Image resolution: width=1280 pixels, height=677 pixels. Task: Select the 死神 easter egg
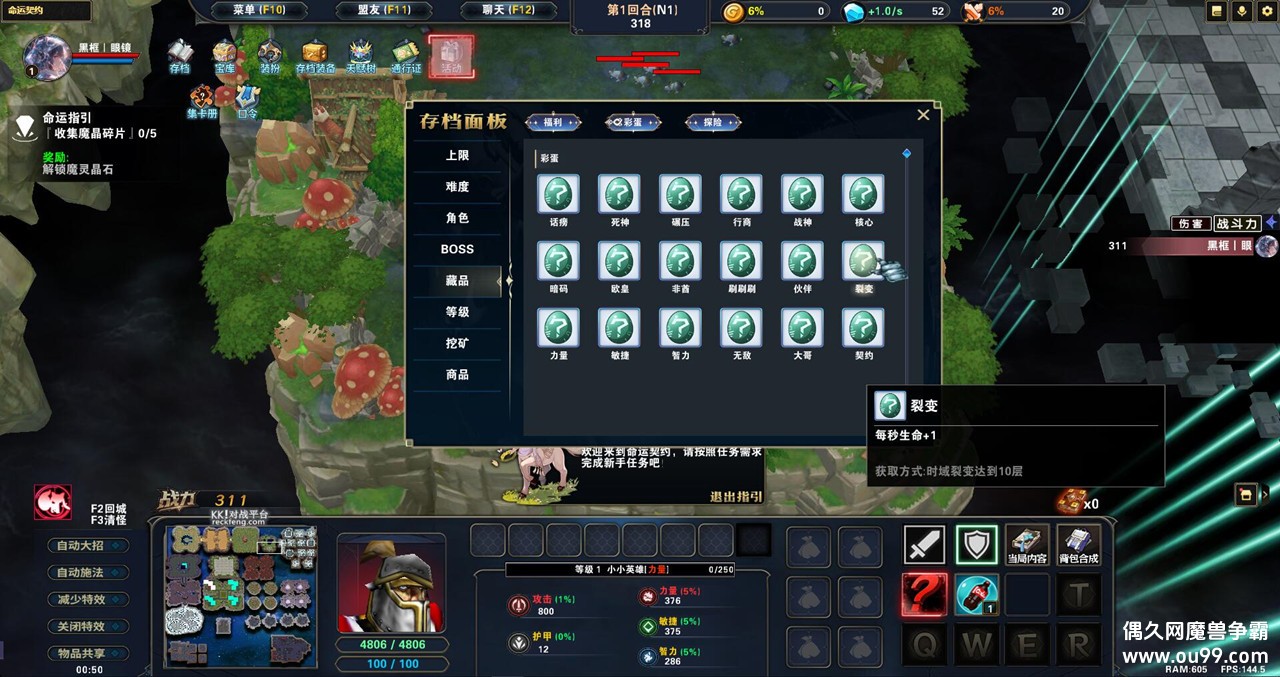(619, 194)
